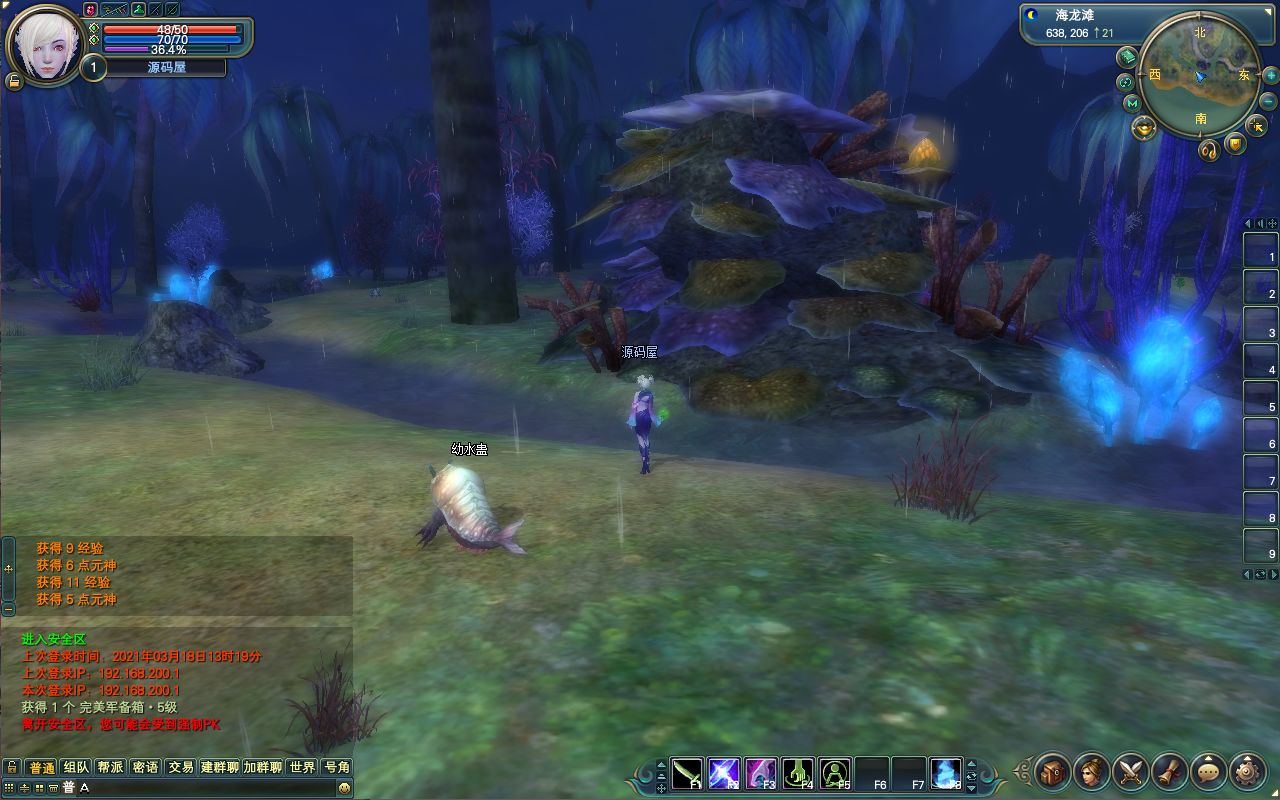
Task: Click the green book icon beside minimap
Action: pos(1127,56)
